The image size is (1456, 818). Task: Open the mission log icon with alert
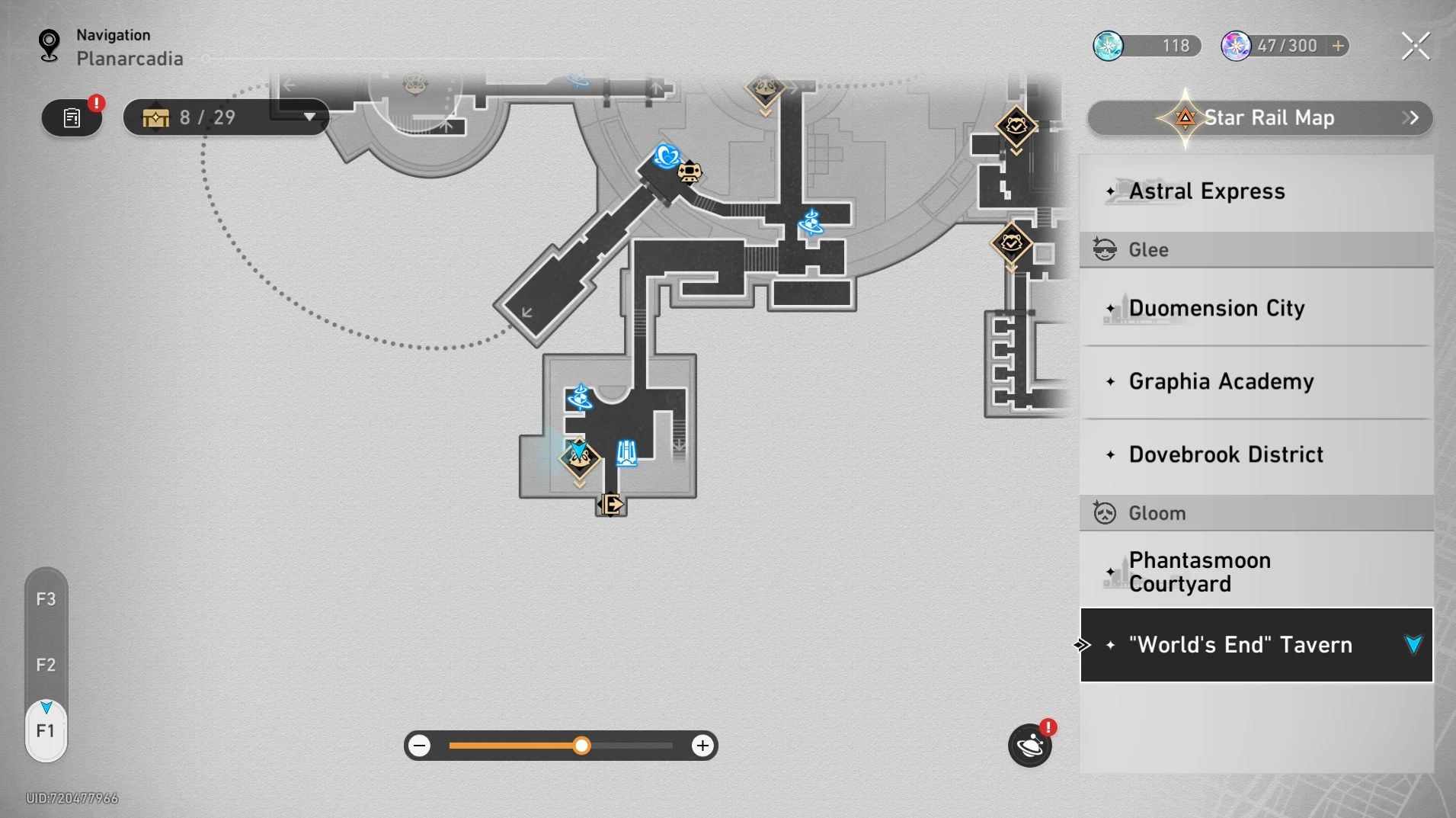tap(72, 118)
